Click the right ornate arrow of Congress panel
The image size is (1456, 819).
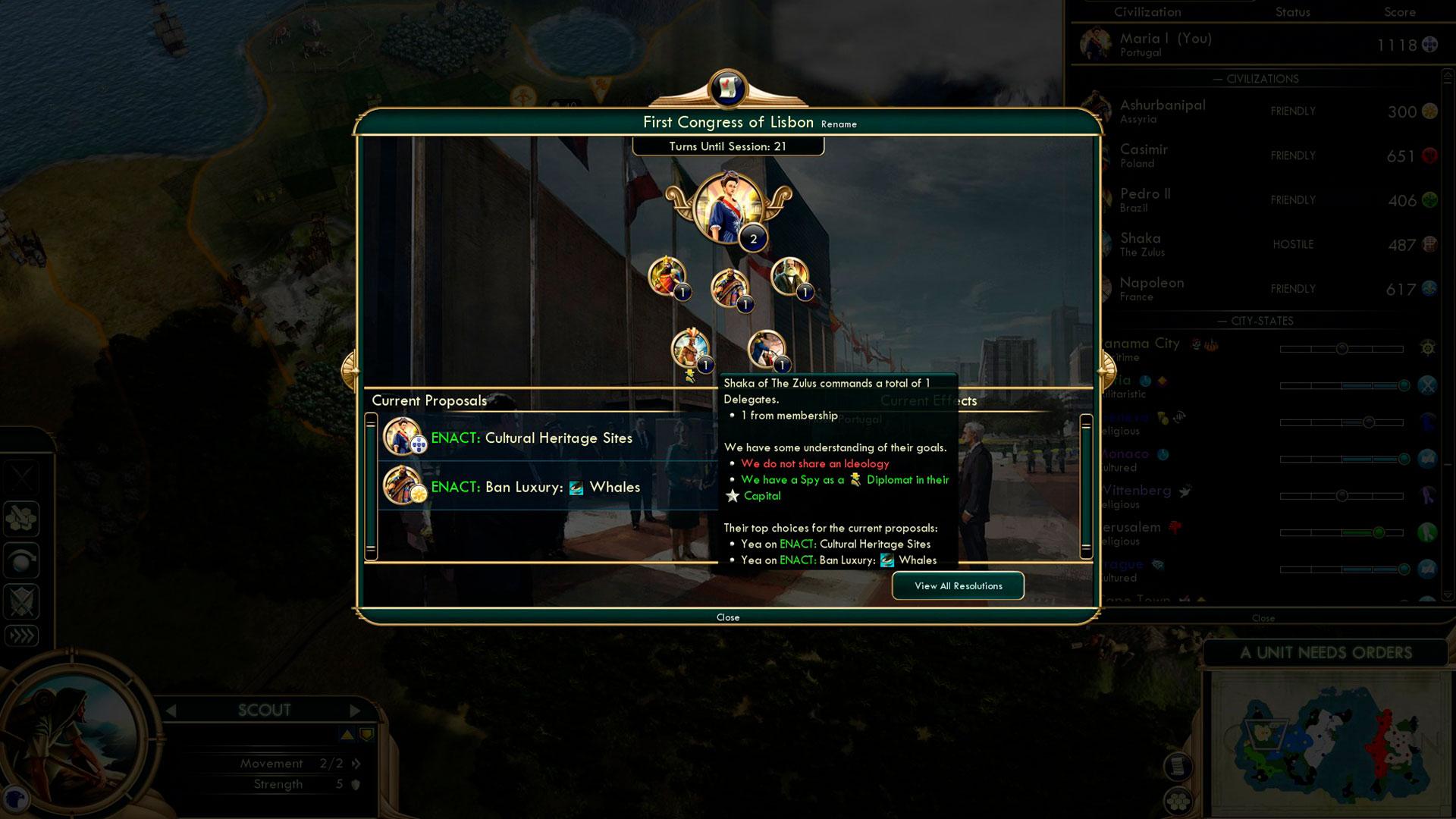click(1104, 370)
